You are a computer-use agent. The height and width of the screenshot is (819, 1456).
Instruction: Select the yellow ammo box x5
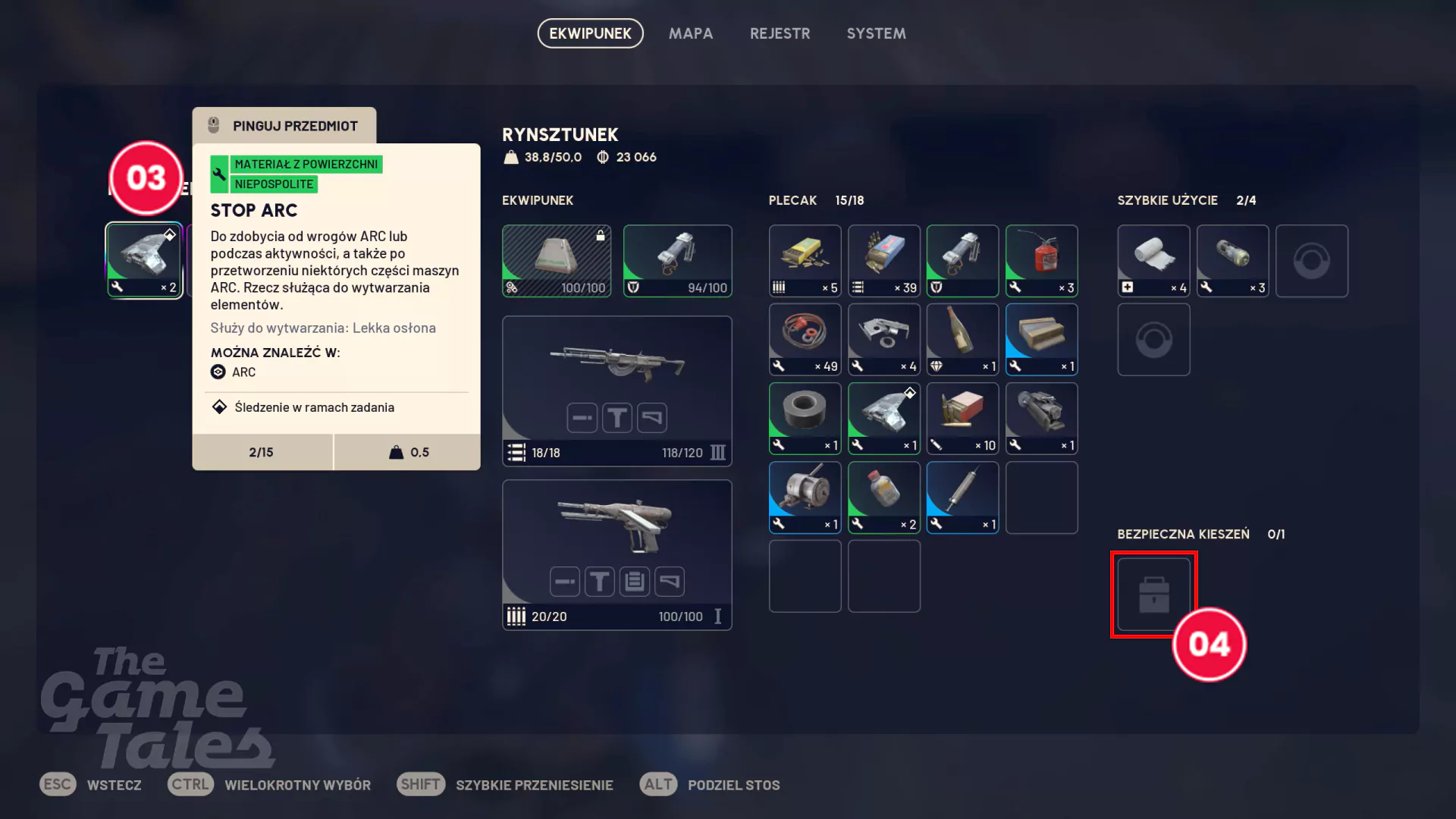tap(805, 261)
